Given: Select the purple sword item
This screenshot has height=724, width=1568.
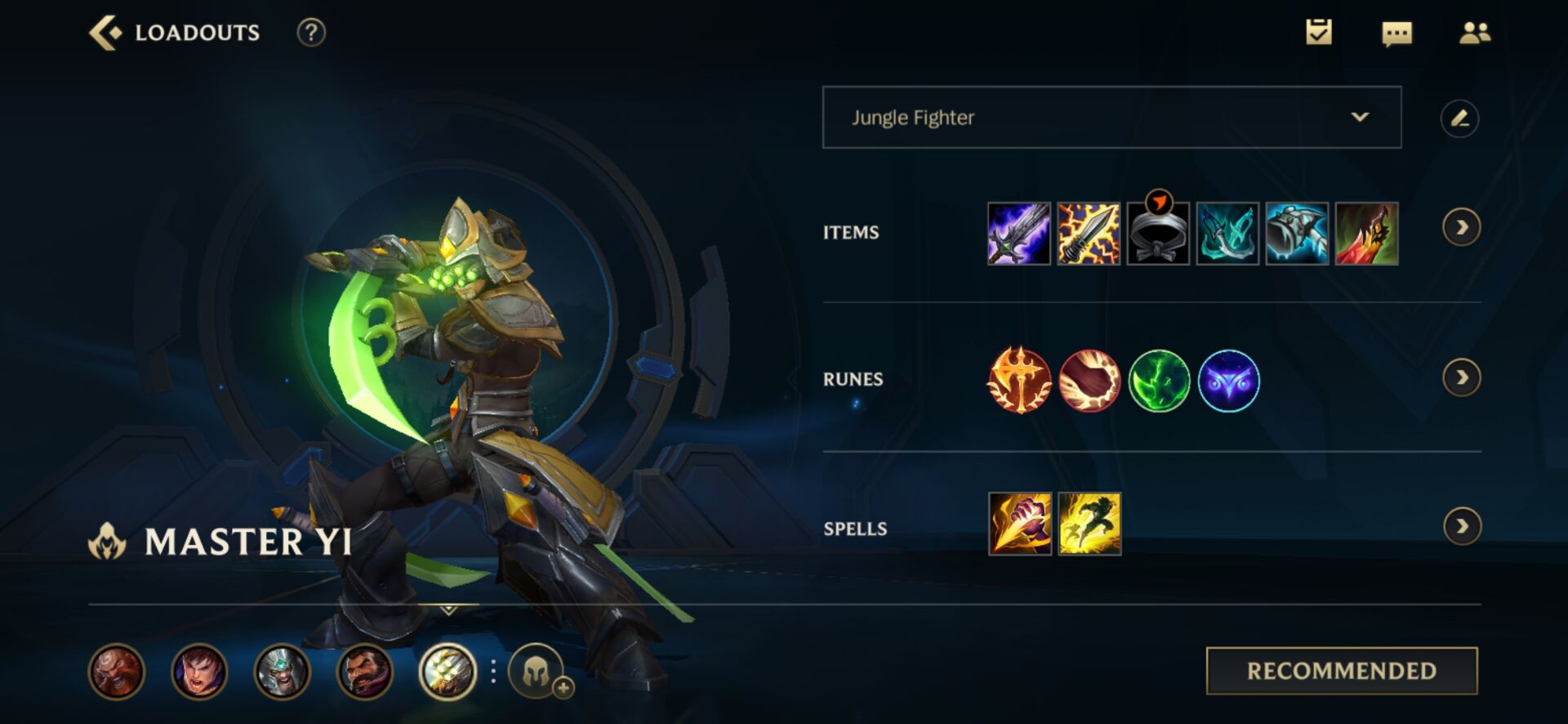Looking at the screenshot, I should (x=1018, y=234).
